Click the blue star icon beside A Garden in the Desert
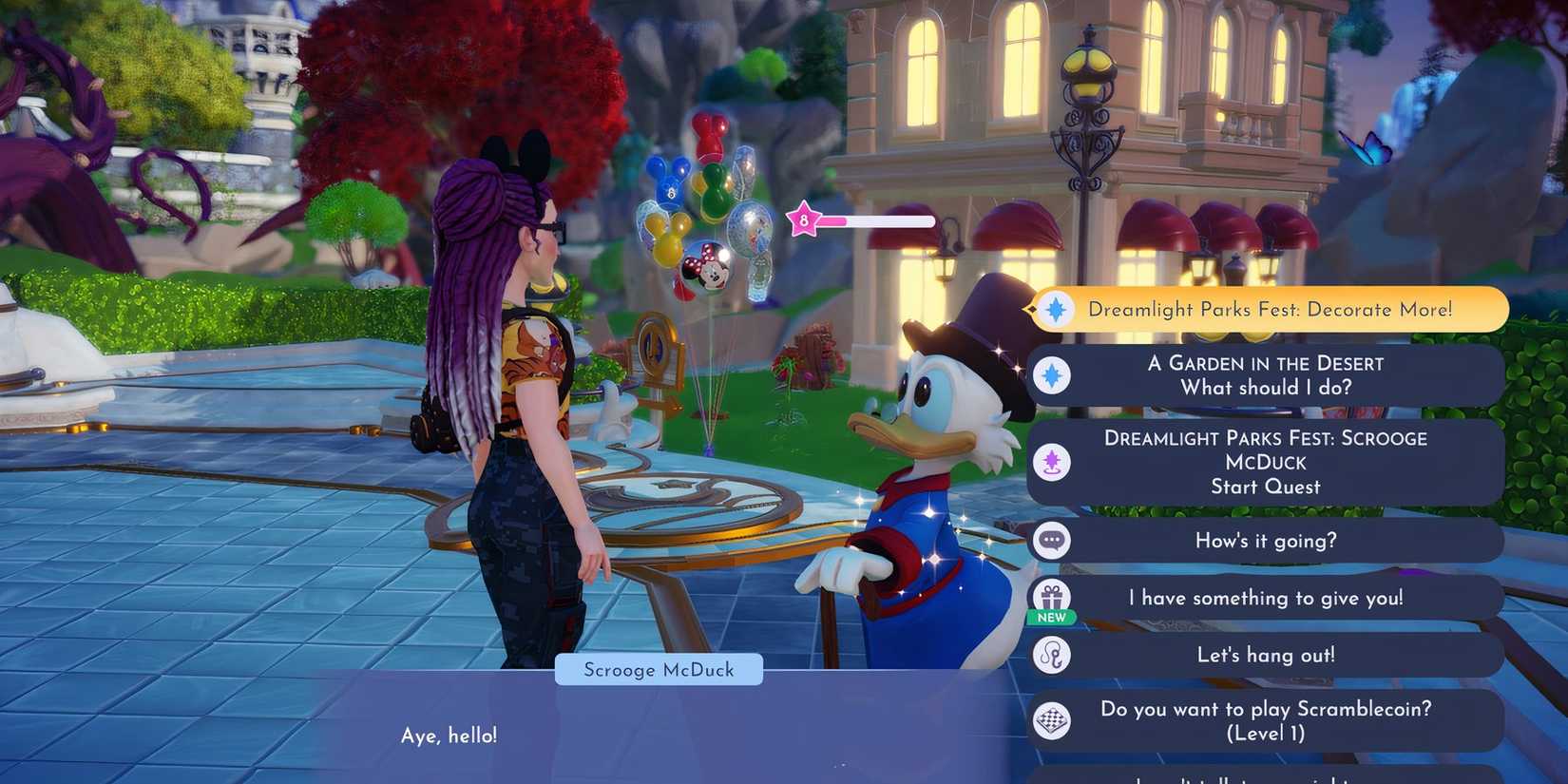The image size is (1568, 784). [x=1050, y=374]
